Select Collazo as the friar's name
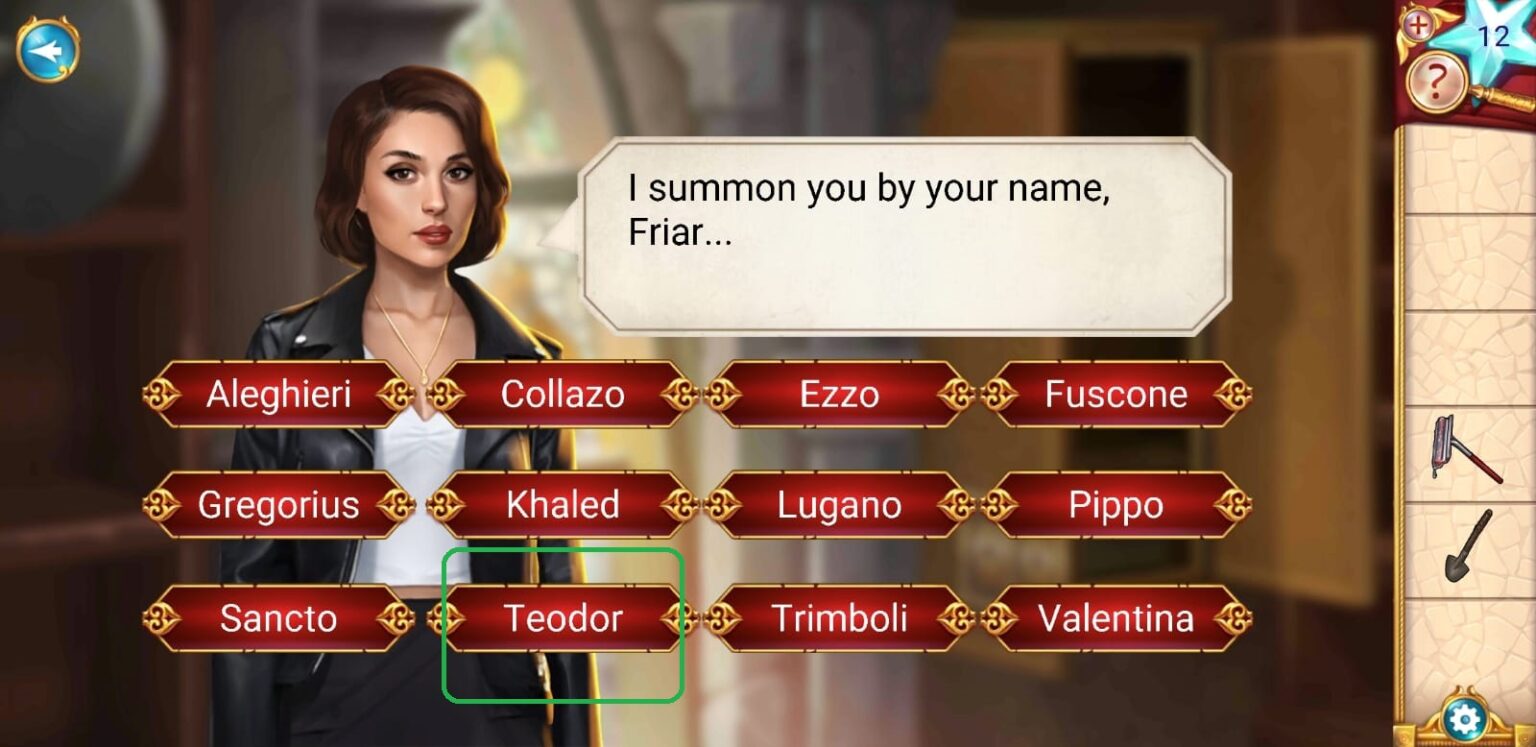Screen dimensions: 1536x747 (562, 394)
